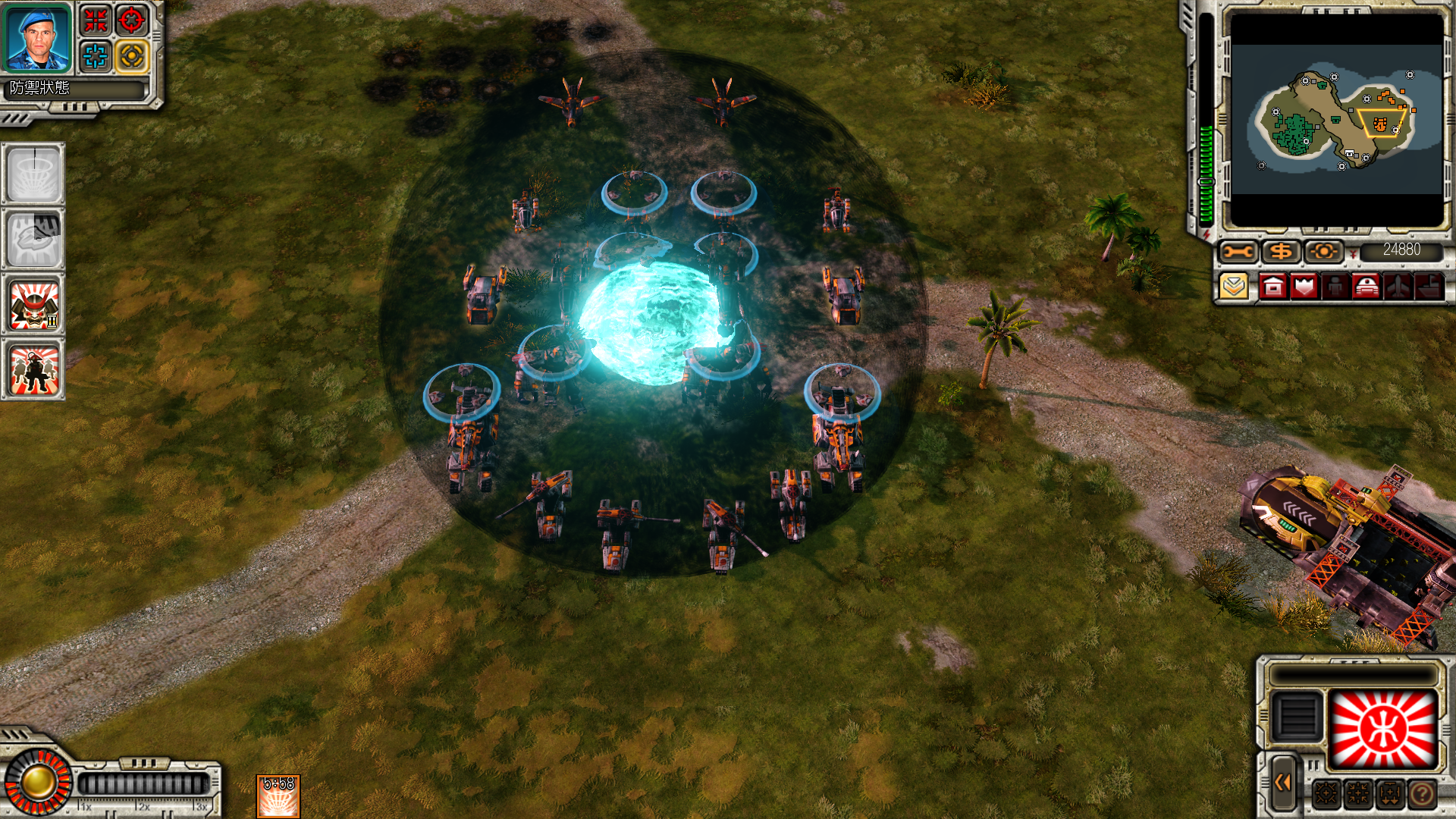The width and height of the screenshot is (1456, 819).
Task: Enable the wrench repair mode
Action: (1238, 251)
